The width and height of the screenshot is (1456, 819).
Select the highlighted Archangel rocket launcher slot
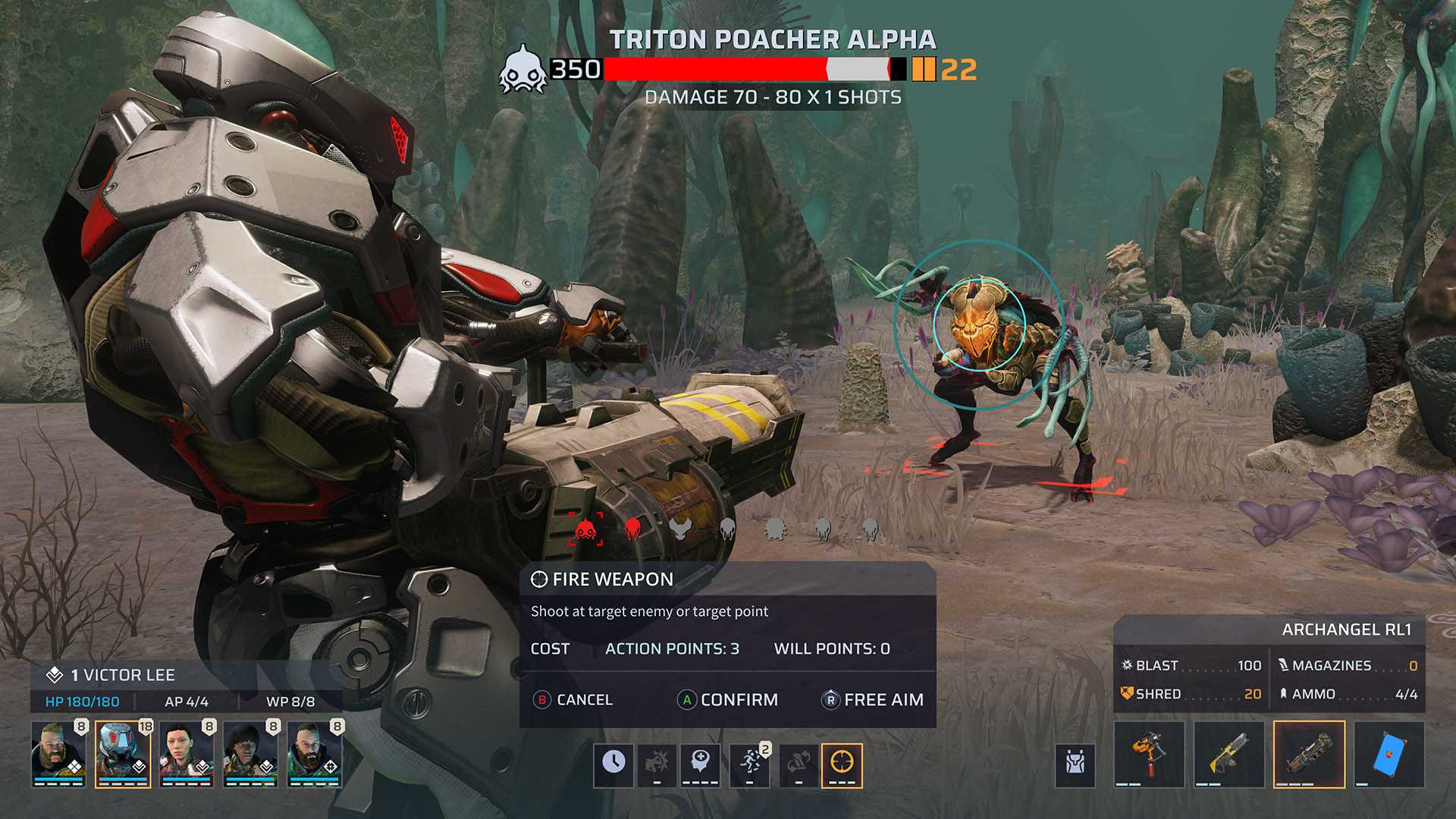[x=1309, y=755]
